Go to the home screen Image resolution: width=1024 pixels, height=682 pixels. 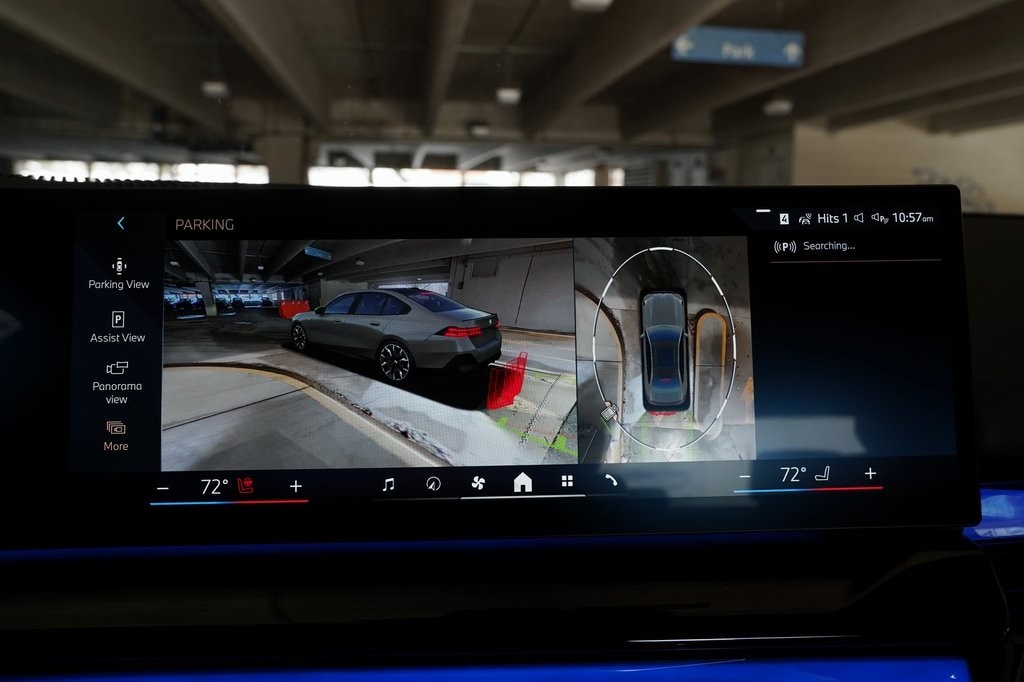[x=522, y=483]
